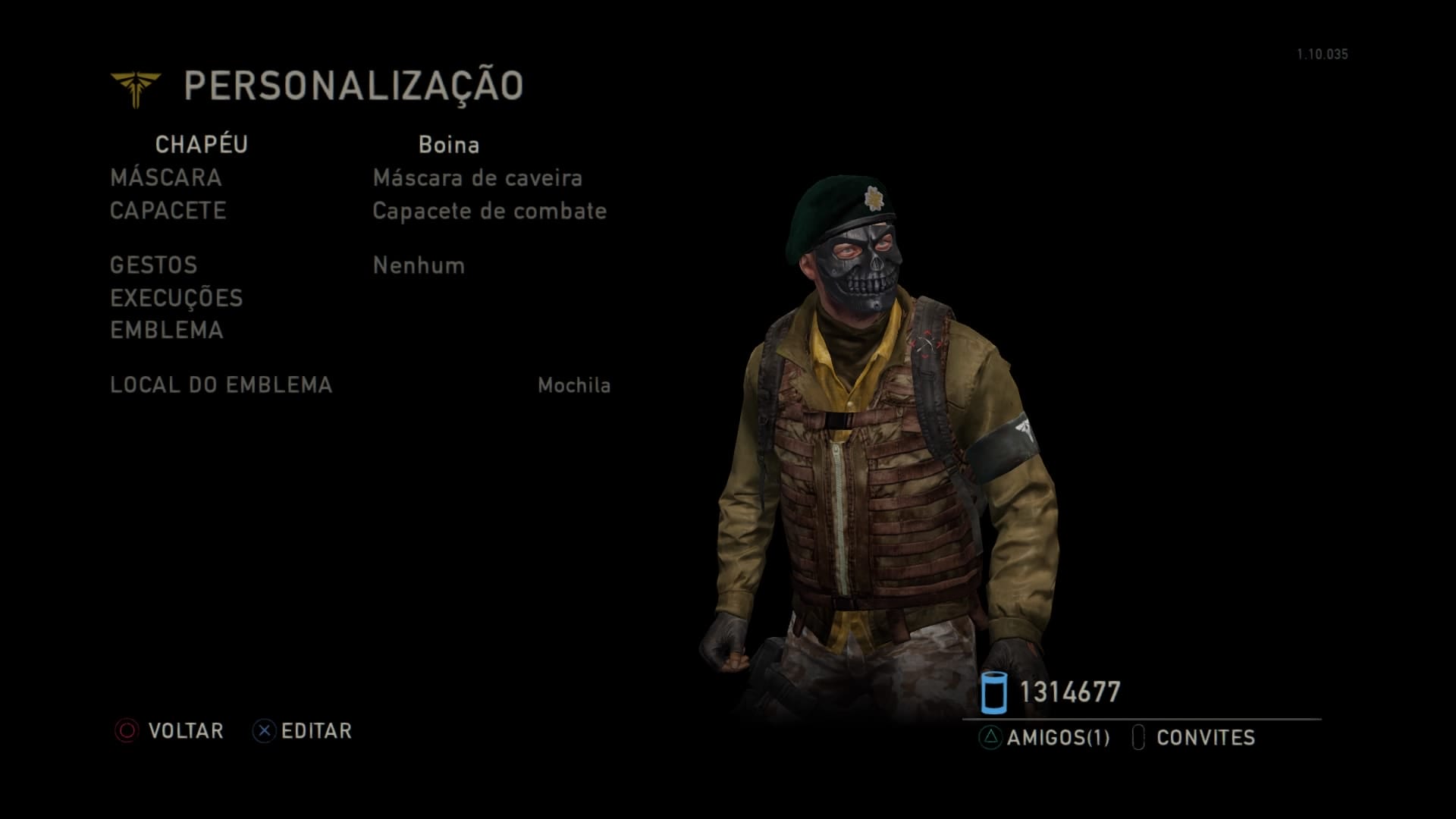Change the LOCAL DO EMBLEMA setting
The width and height of the screenshot is (1456, 819).
(x=221, y=385)
